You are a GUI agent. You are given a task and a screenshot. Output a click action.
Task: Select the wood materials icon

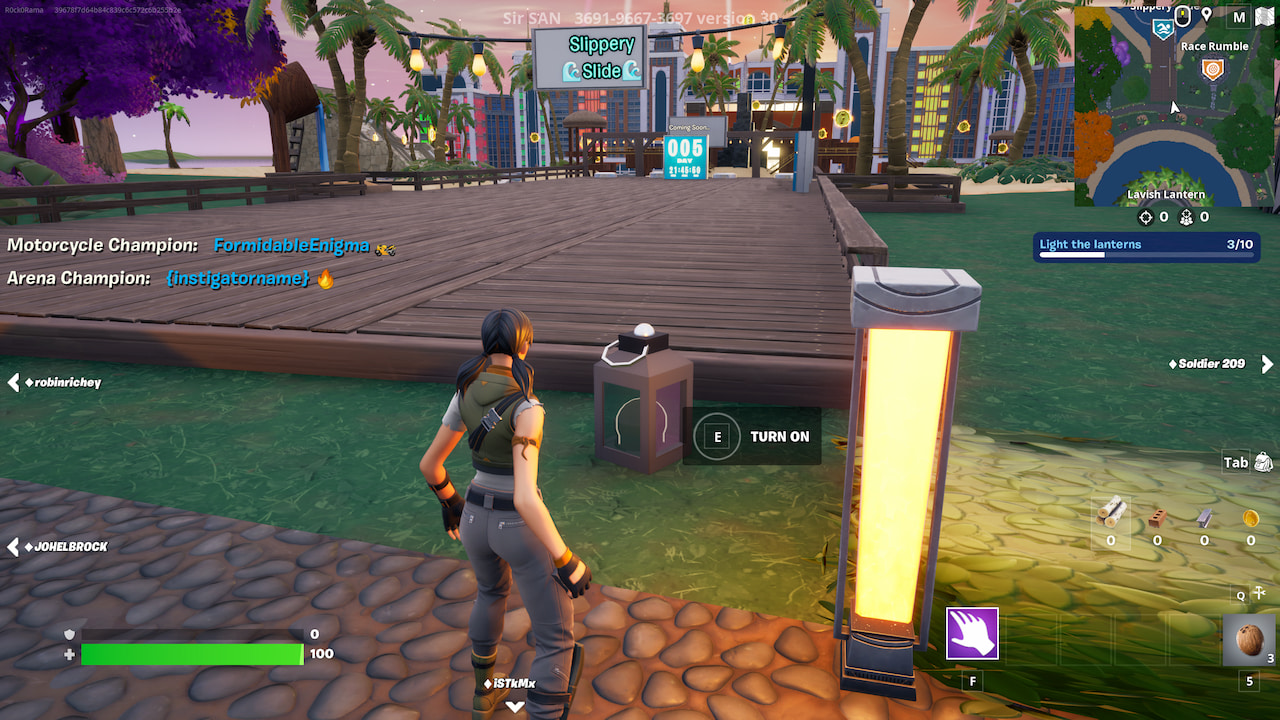coord(1113,513)
